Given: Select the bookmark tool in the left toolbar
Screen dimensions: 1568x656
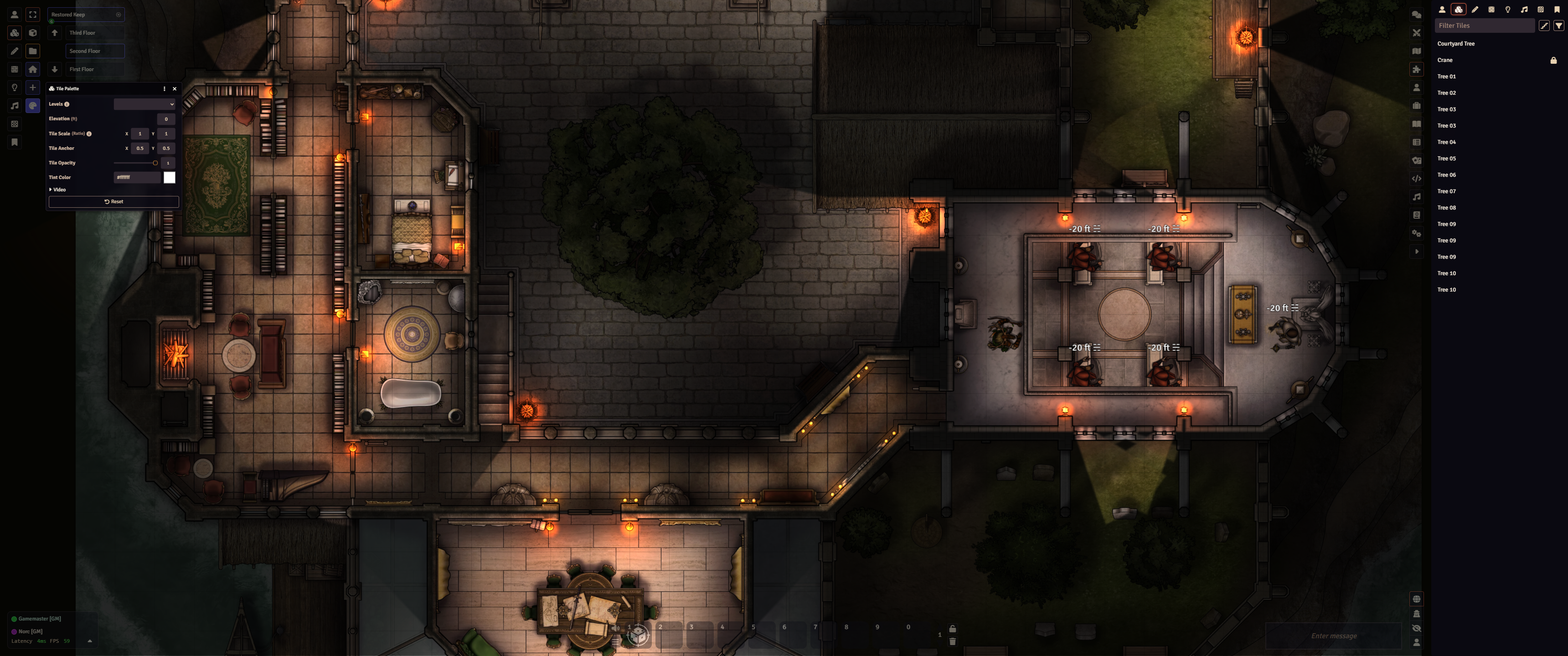Looking at the screenshot, I should (x=15, y=142).
